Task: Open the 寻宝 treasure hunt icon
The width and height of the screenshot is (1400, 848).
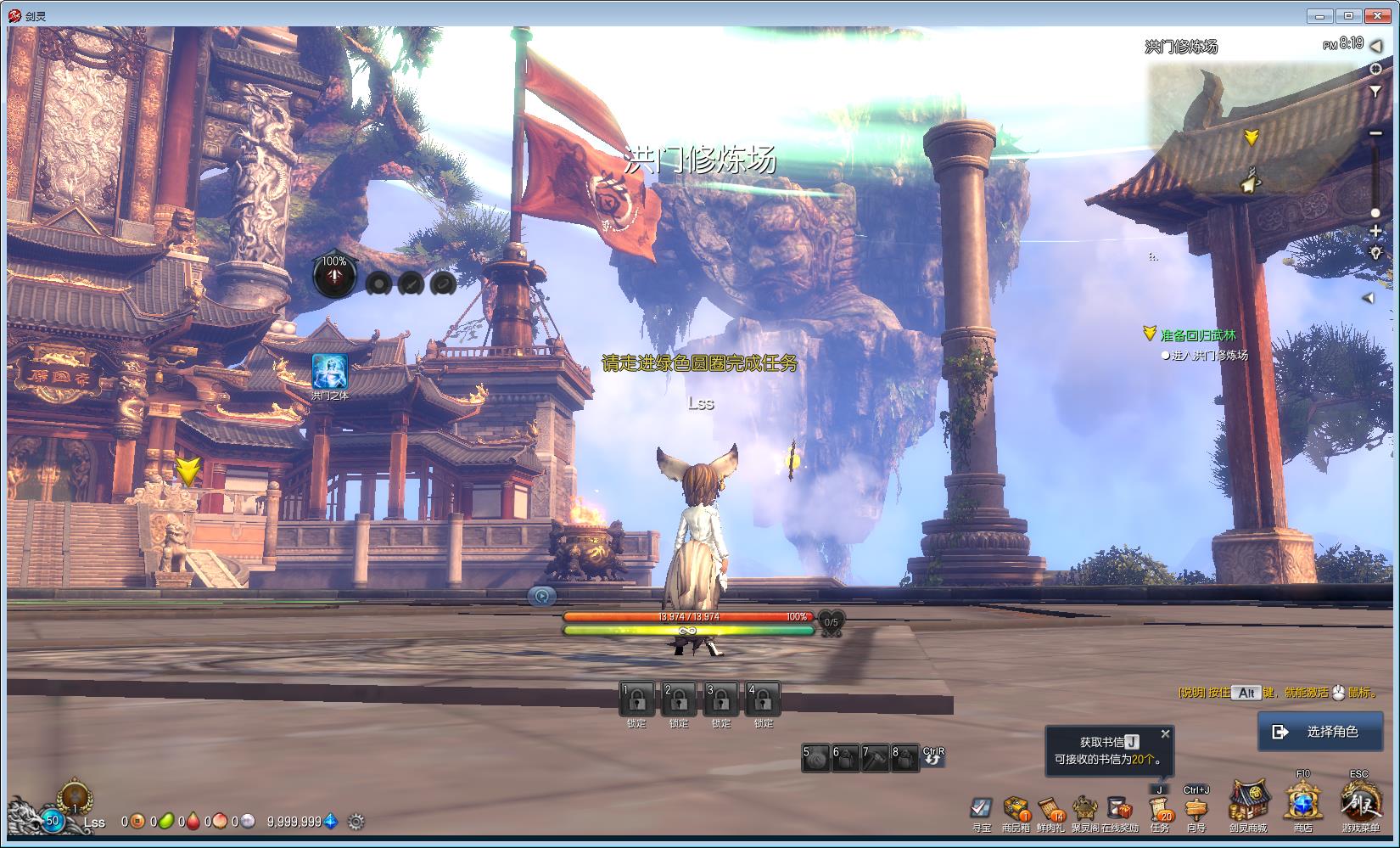Action: tap(981, 809)
